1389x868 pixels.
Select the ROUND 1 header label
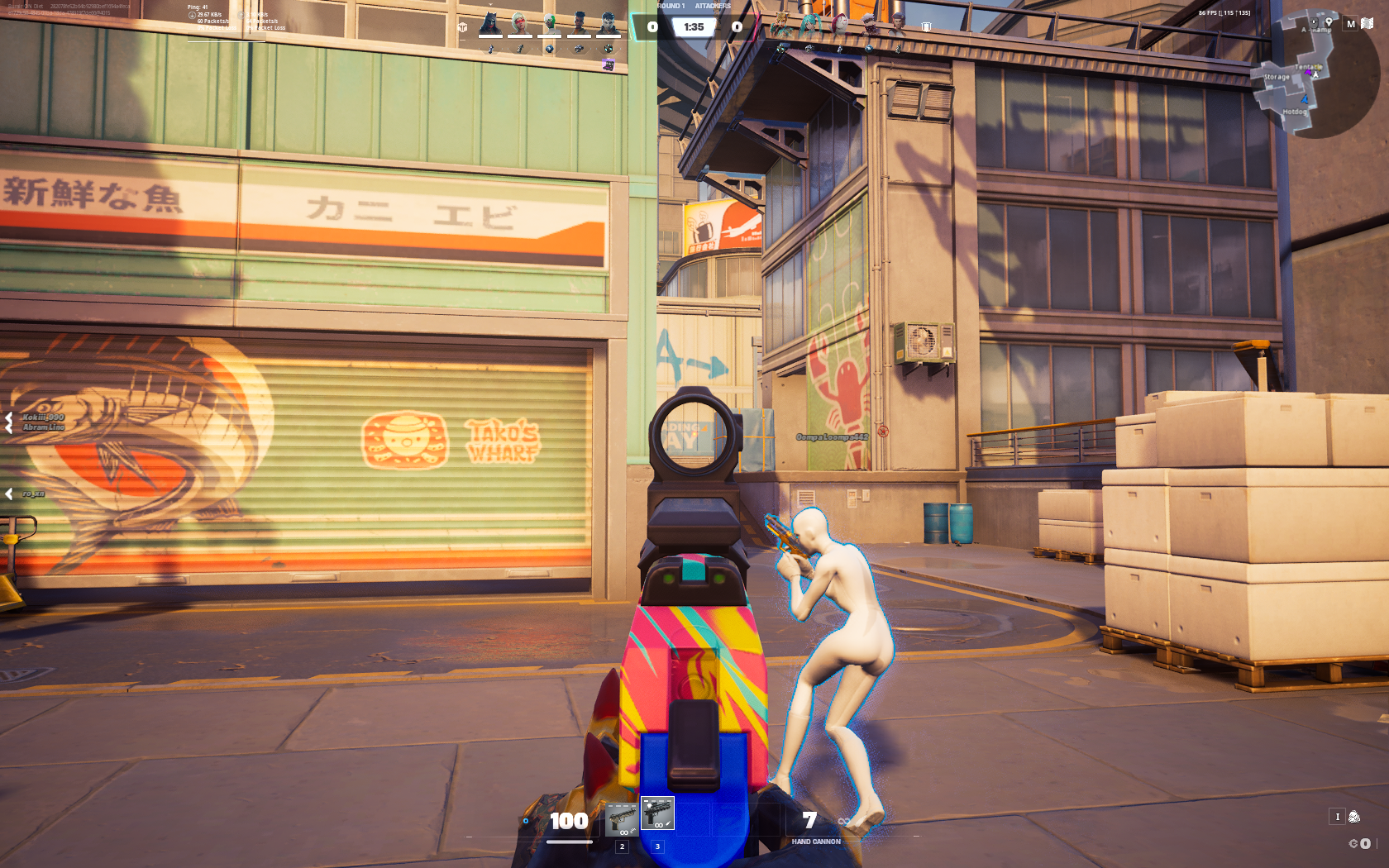coord(671,6)
